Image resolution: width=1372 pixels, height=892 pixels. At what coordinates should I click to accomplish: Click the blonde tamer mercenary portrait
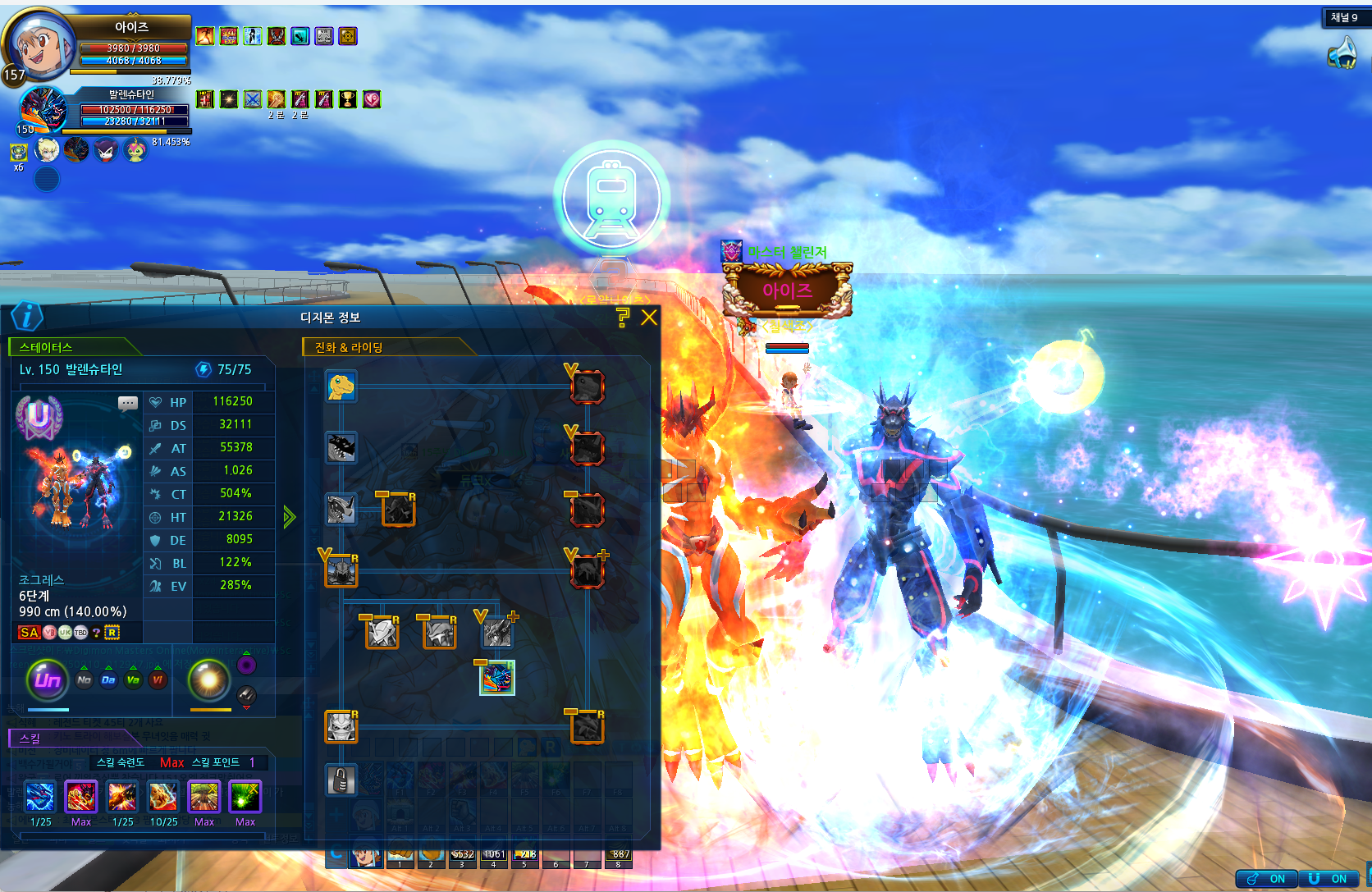tap(48, 150)
